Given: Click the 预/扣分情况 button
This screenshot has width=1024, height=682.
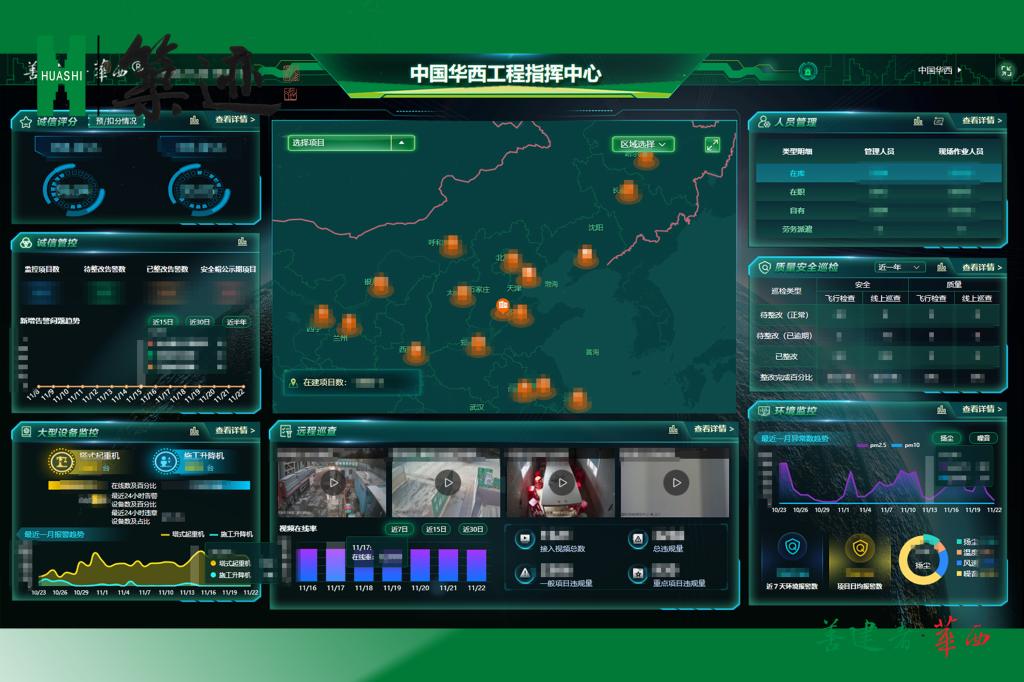Looking at the screenshot, I should 116,121.
